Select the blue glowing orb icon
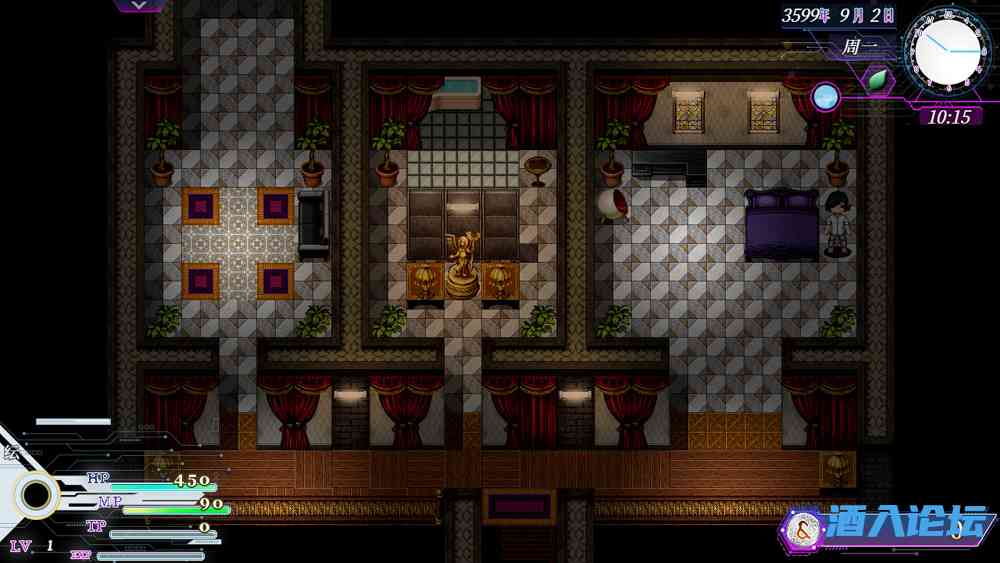Screen dimensions: 1000x563 pyautogui.click(x=825, y=96)
